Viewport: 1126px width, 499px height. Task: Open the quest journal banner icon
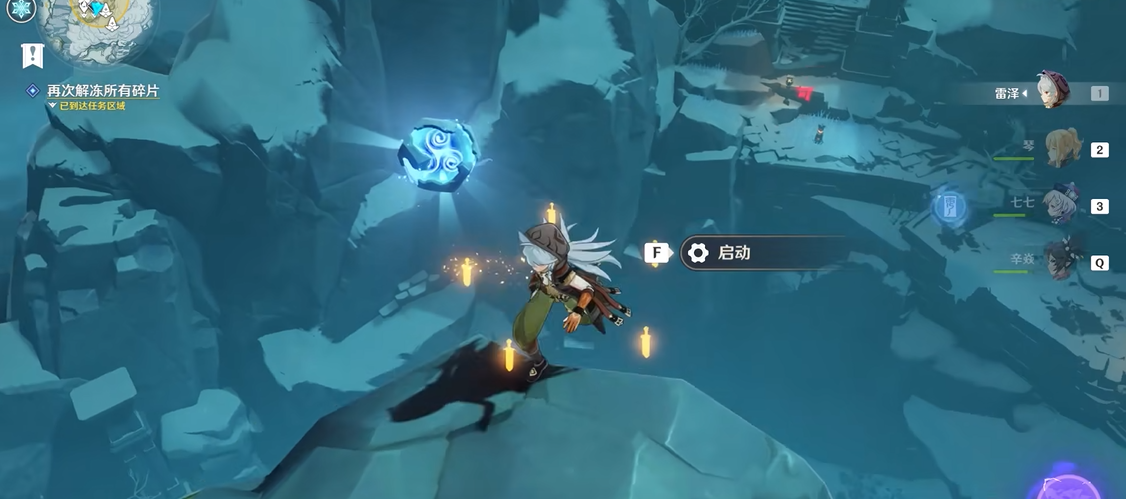point(32,55)
